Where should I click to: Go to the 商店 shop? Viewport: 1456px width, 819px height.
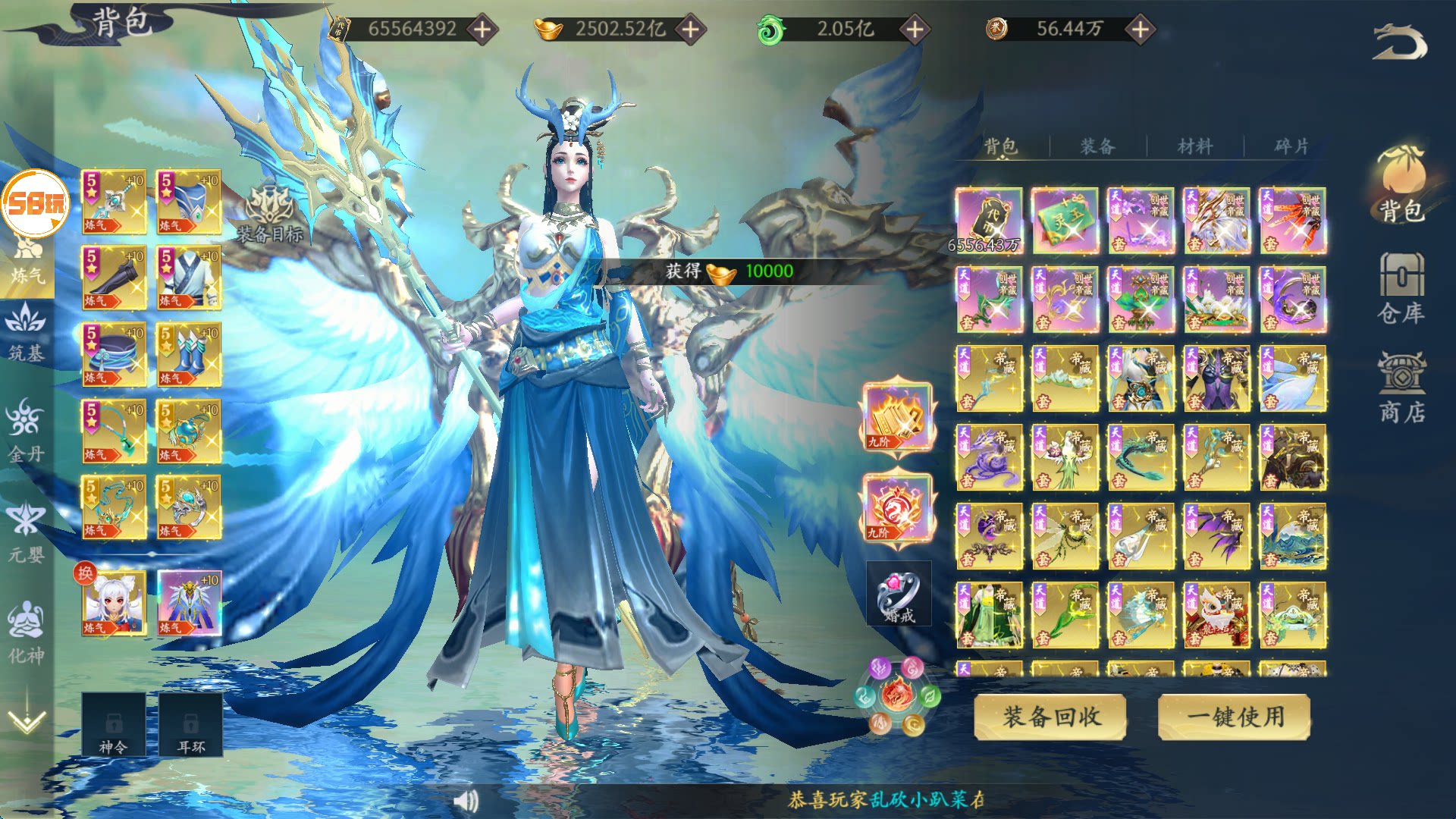point(1401,388)
